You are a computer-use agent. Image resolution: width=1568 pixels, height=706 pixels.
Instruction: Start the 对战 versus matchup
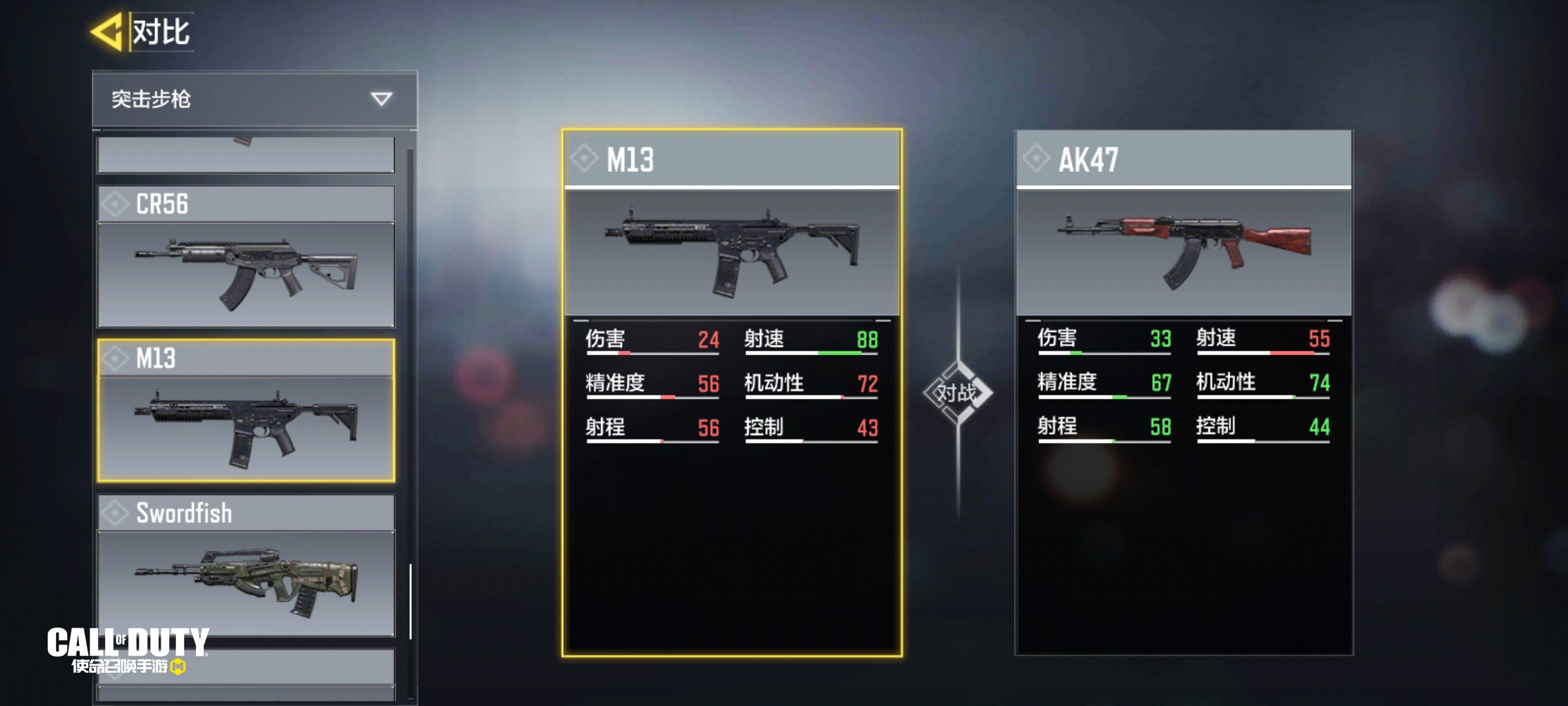click(958, 393)
